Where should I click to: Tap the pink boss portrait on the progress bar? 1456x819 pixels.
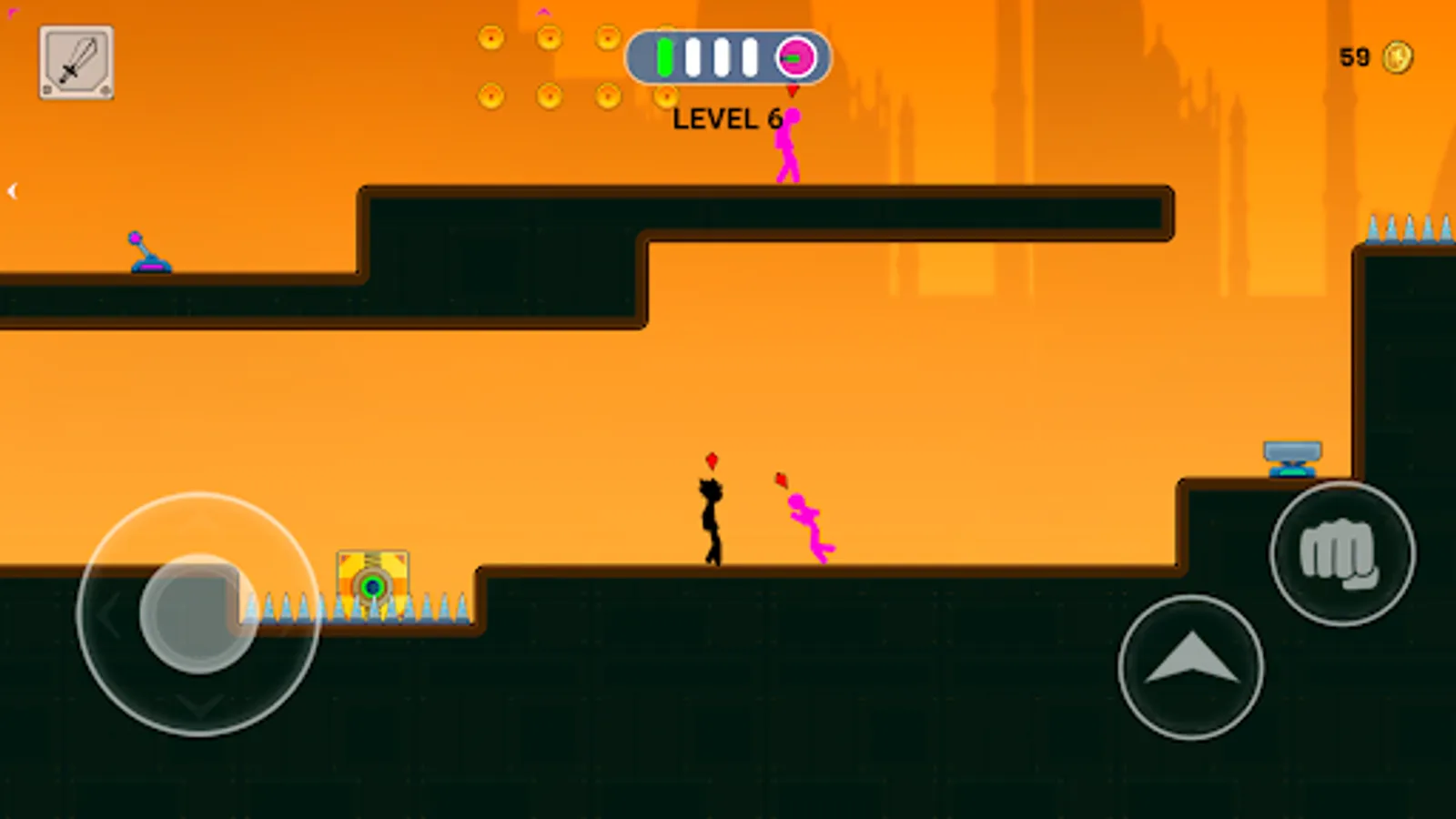point(795,58)
